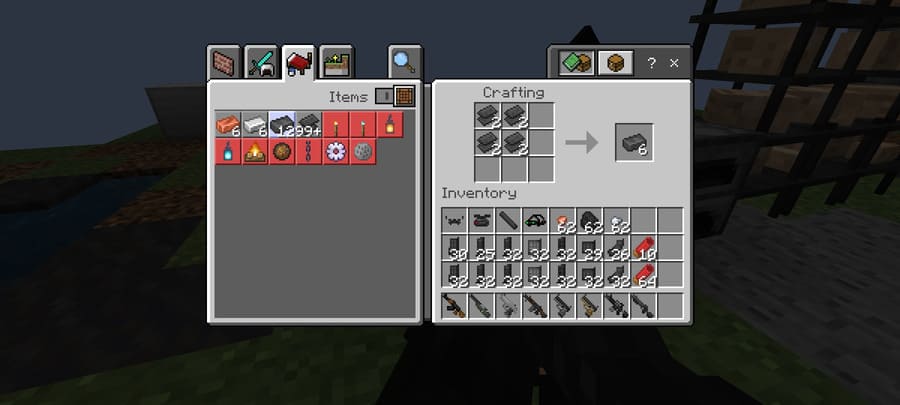The width and height of the screenshot is (900, 405).
Task: Select the chain recipe
Action: click(309, 152)
